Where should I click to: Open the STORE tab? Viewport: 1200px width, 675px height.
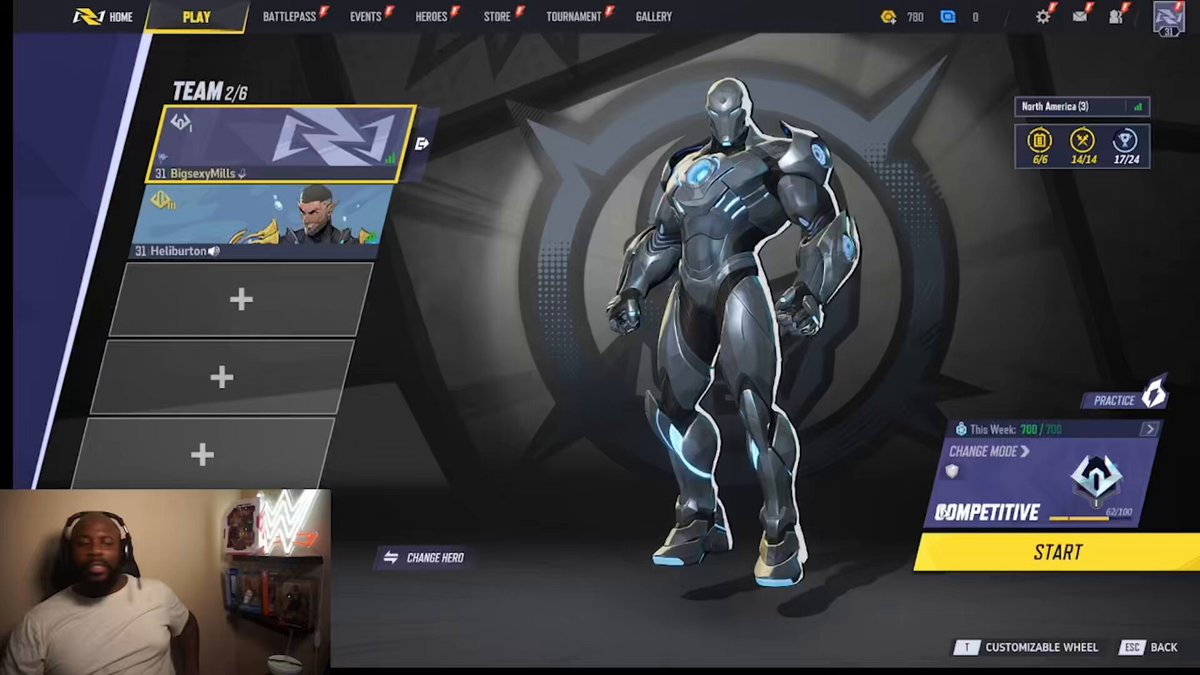497,17
